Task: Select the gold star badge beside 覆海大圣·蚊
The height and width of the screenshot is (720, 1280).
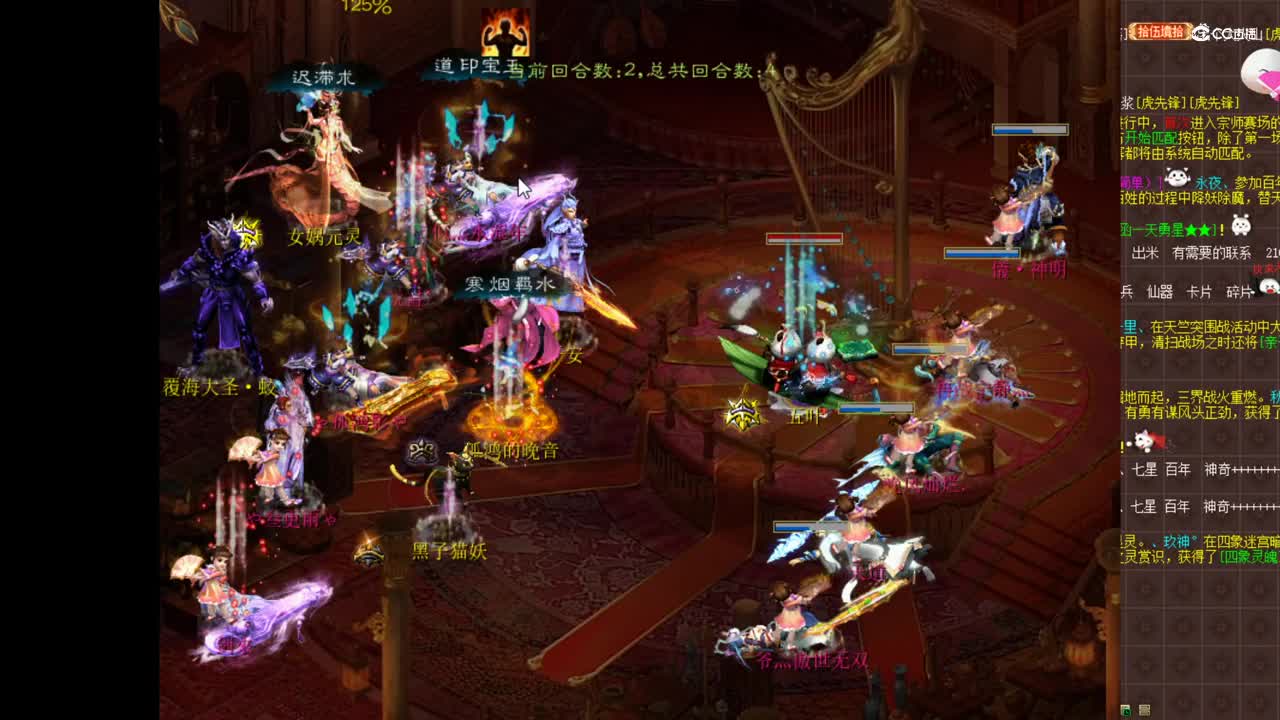Action: 247,230
